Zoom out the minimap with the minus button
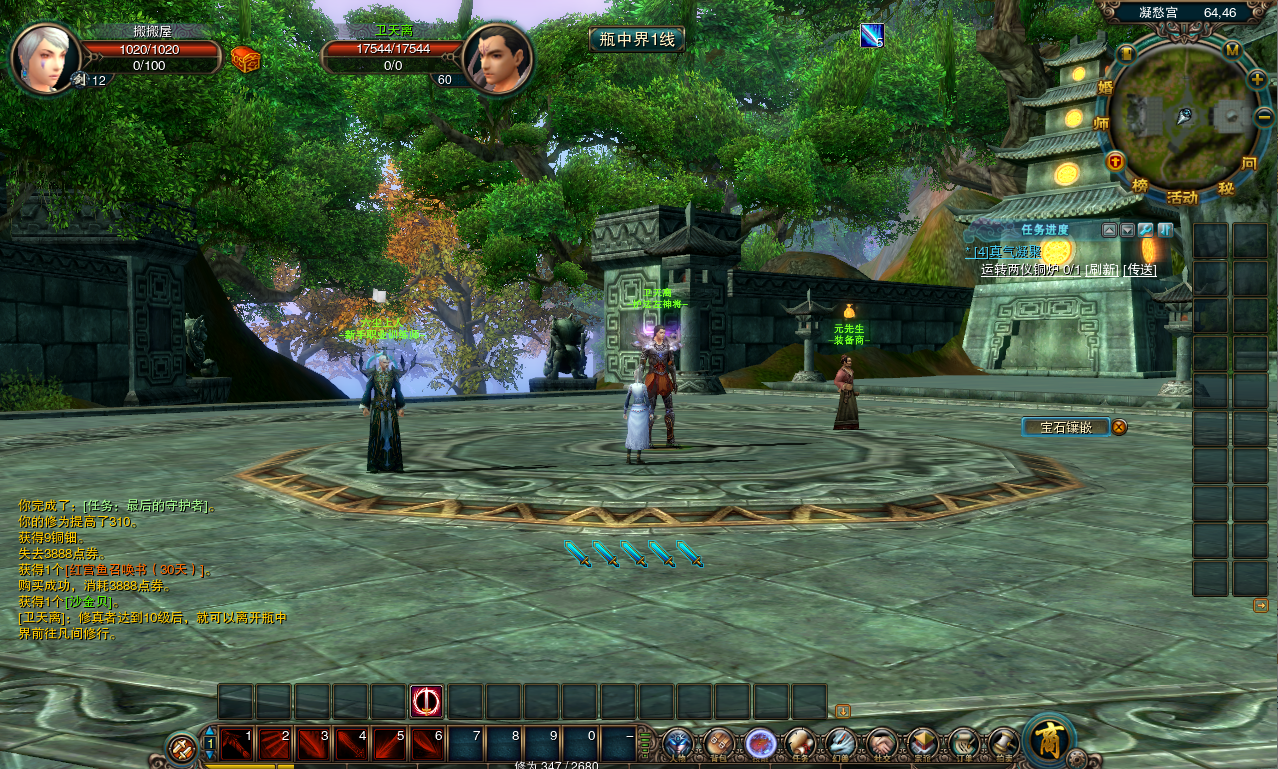 (1263, 117)
